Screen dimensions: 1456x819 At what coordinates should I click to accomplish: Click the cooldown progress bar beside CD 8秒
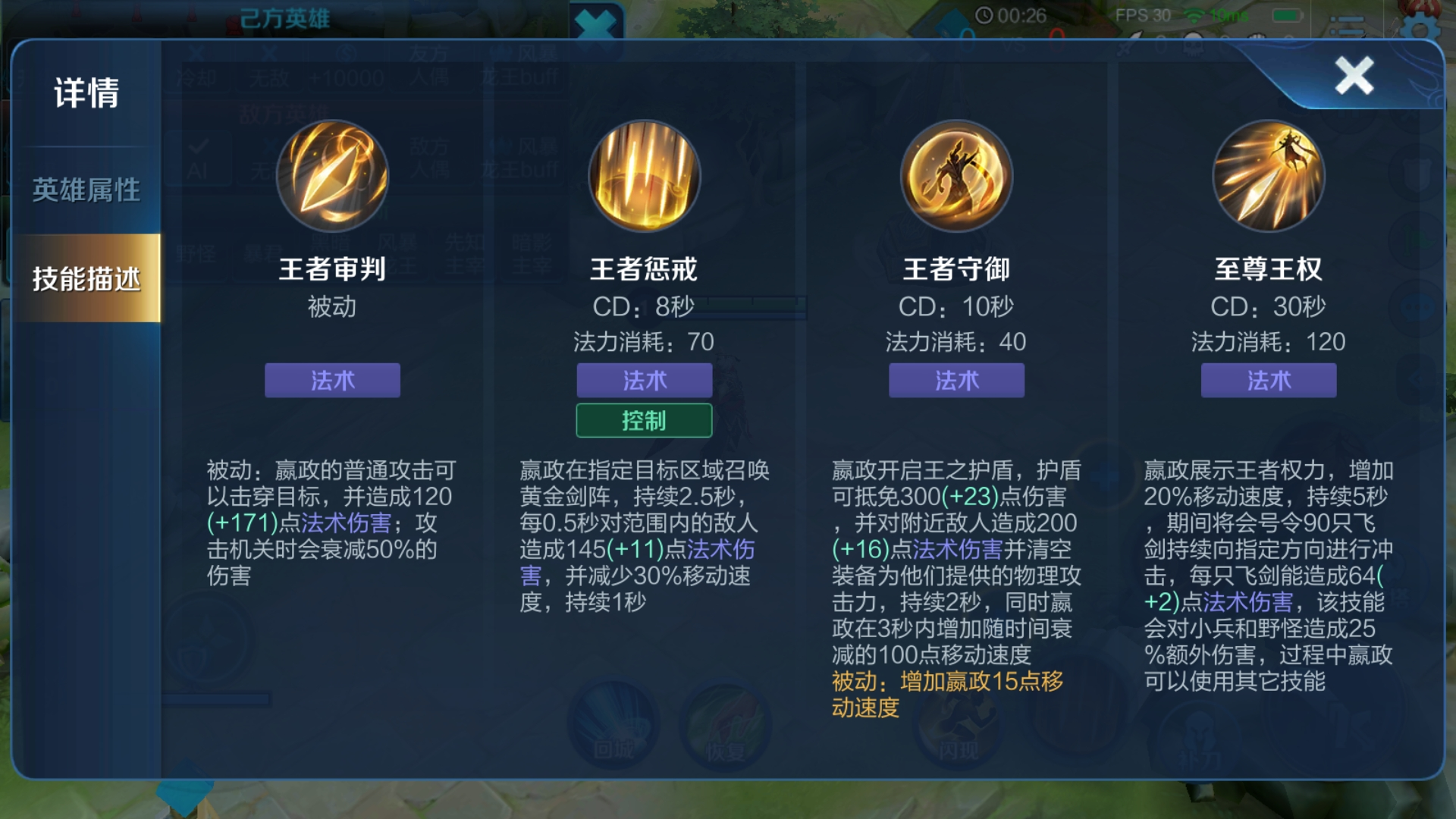pos(757,307)
